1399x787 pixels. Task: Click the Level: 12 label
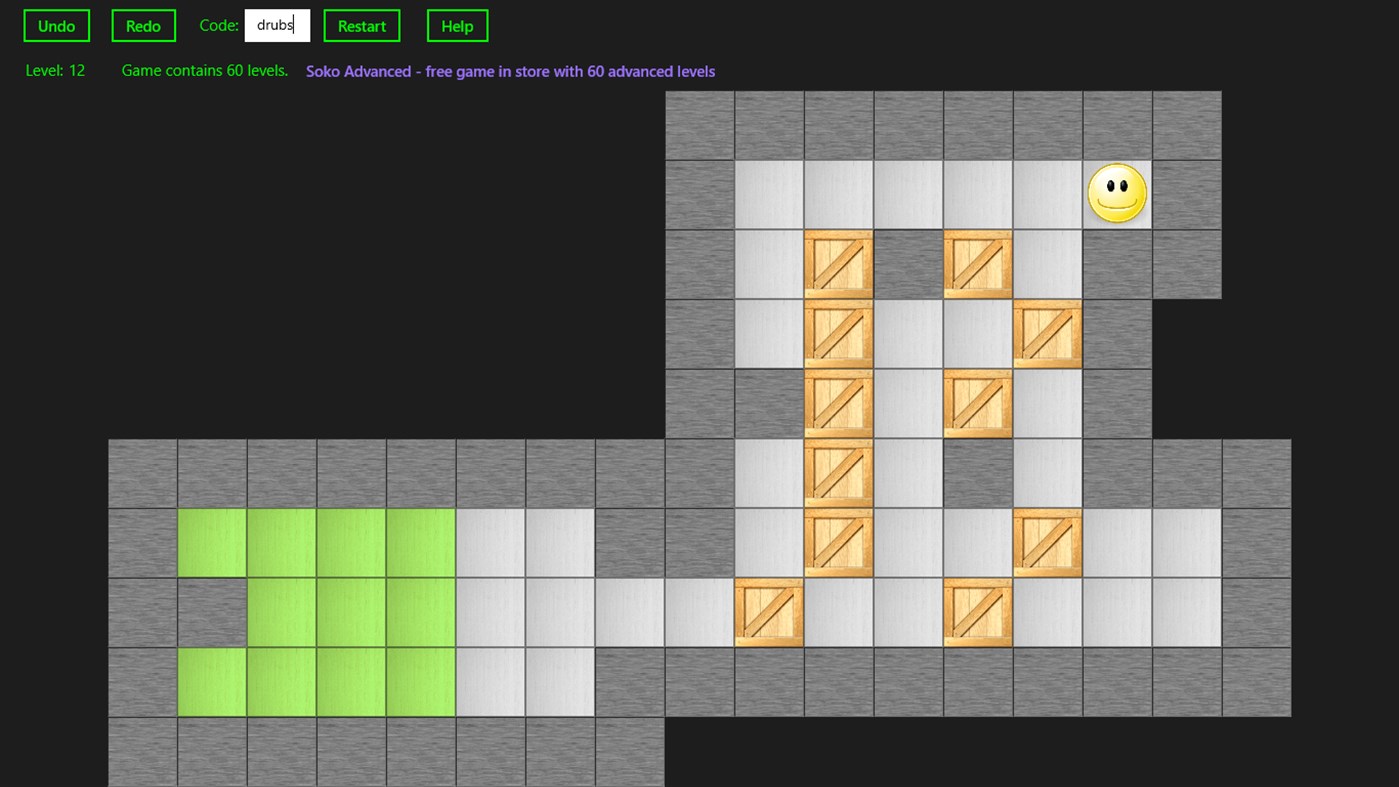click(x=55, y=70)
